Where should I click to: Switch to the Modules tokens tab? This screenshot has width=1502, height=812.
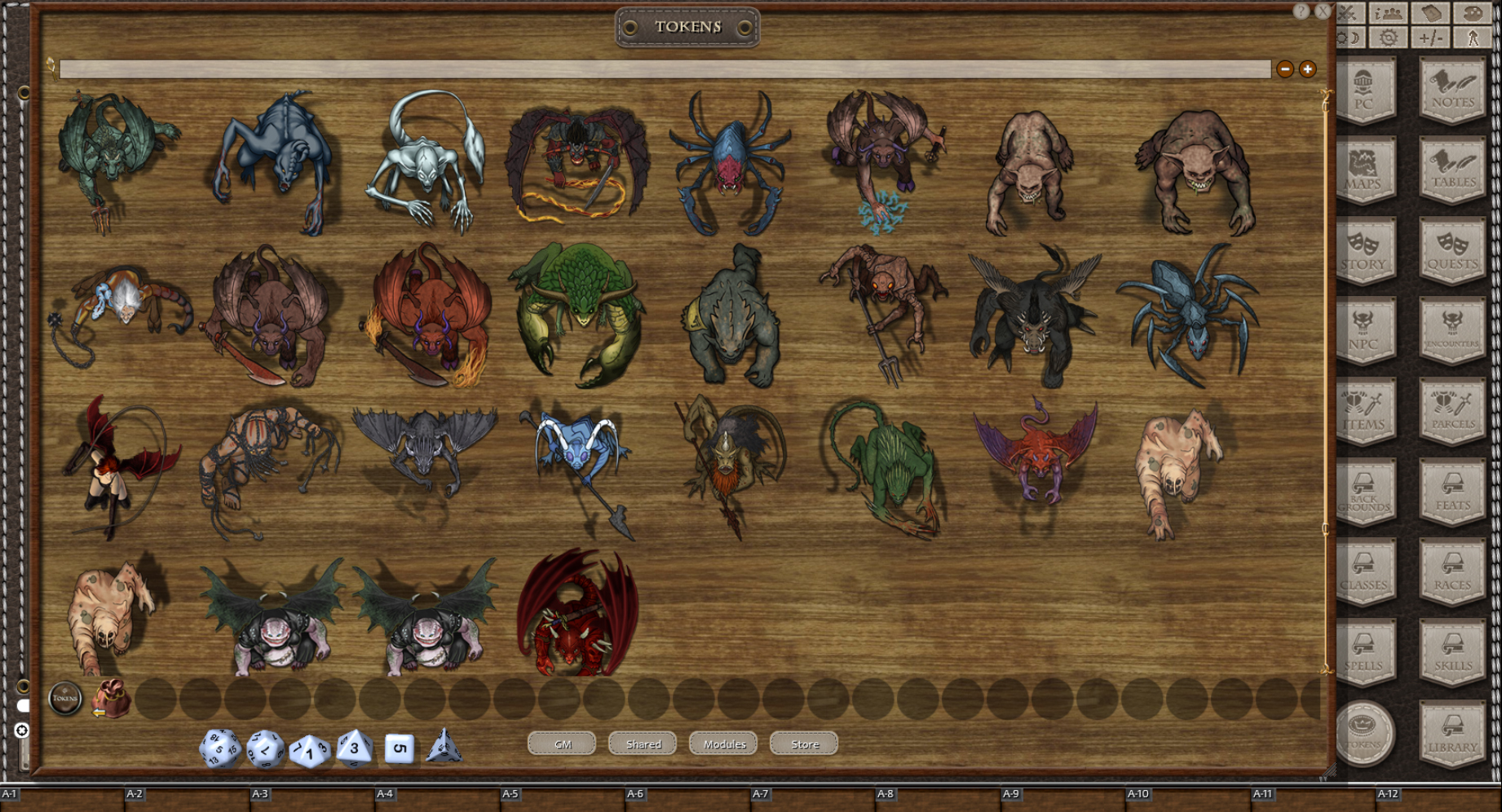(x=722, y=744)
